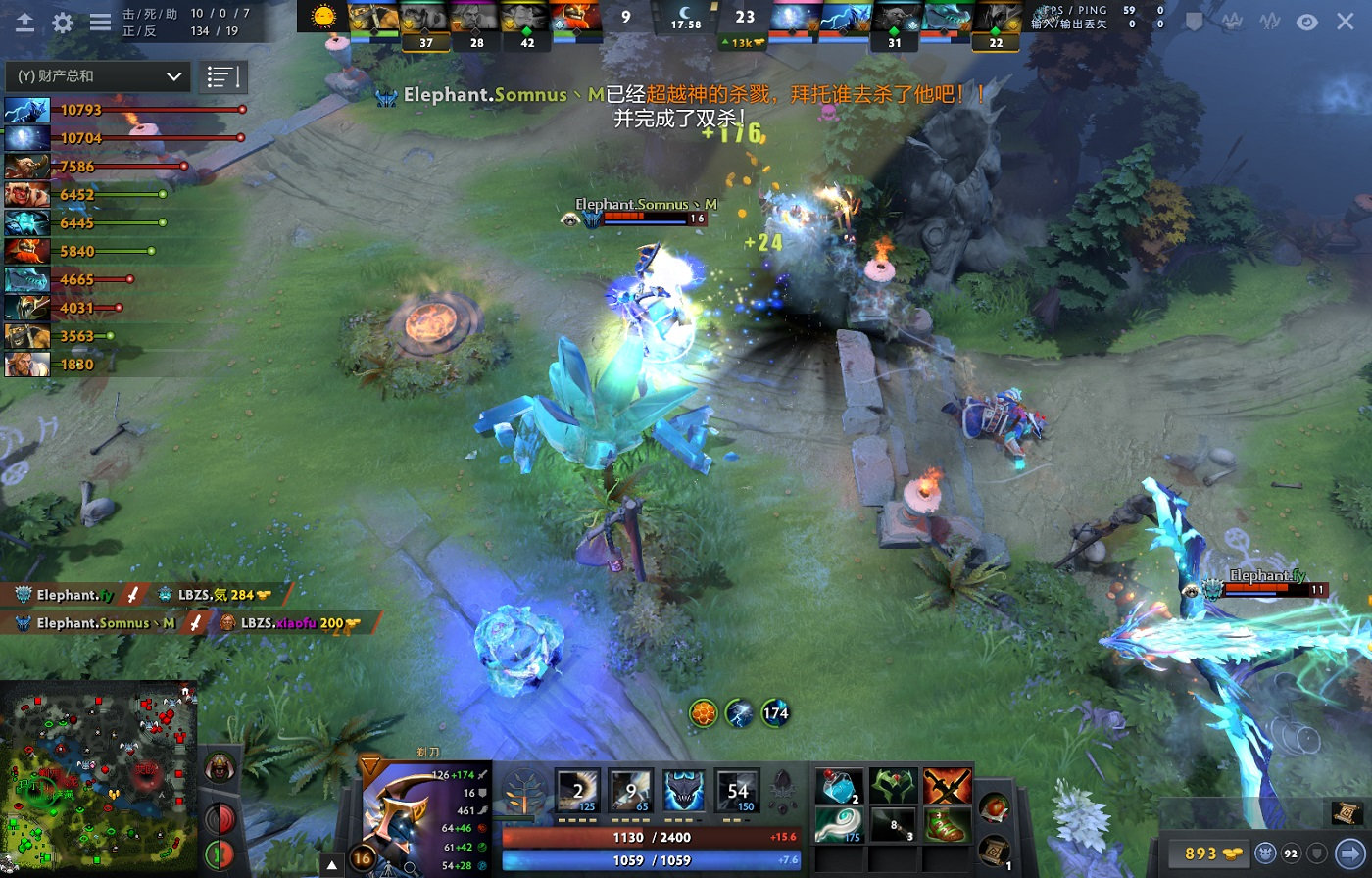Select the crossed swords item slot
This screenshot has height=878, width=1372.
(x=946, y=786)
